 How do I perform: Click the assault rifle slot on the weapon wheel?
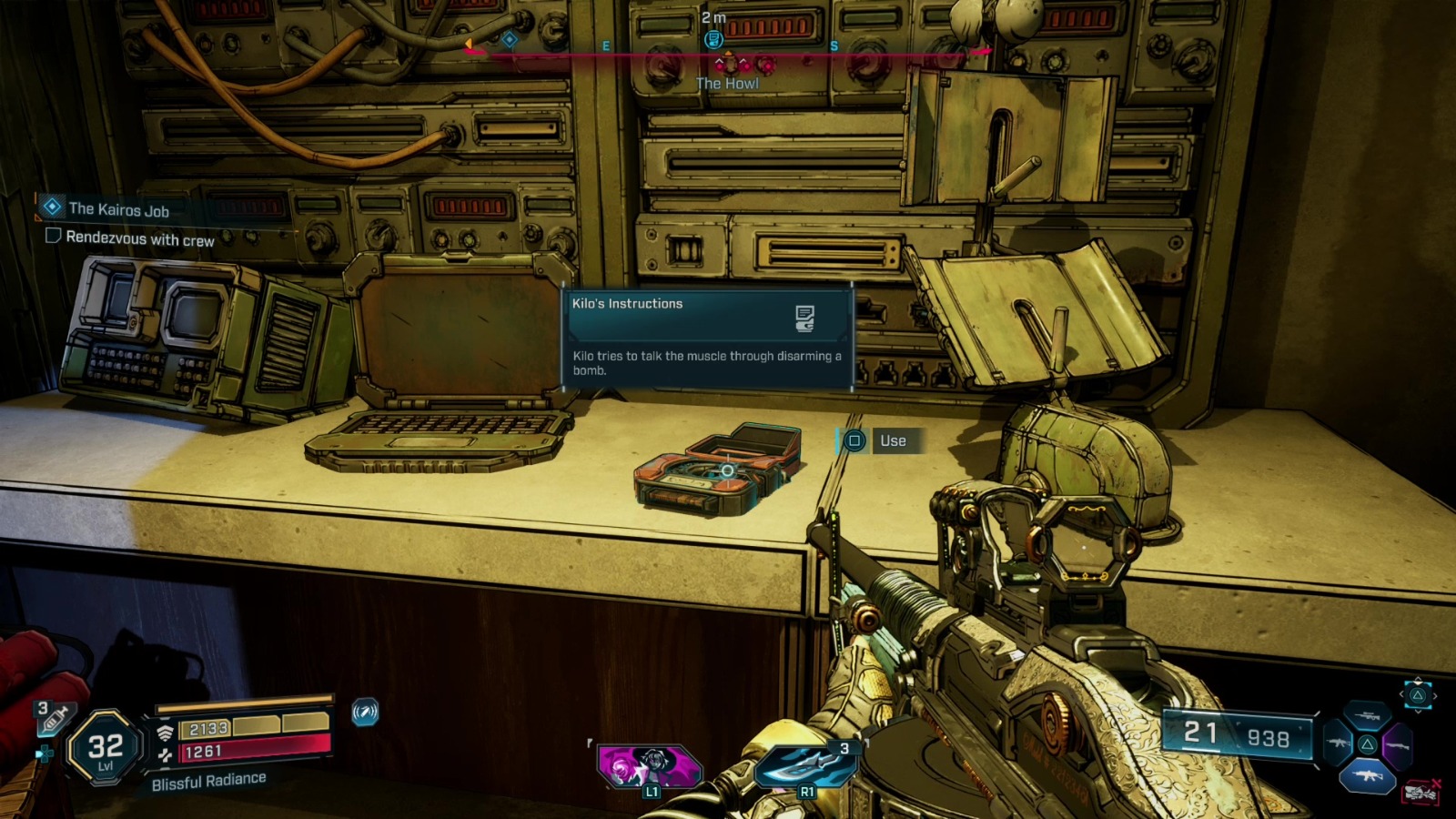point(1339,743)
